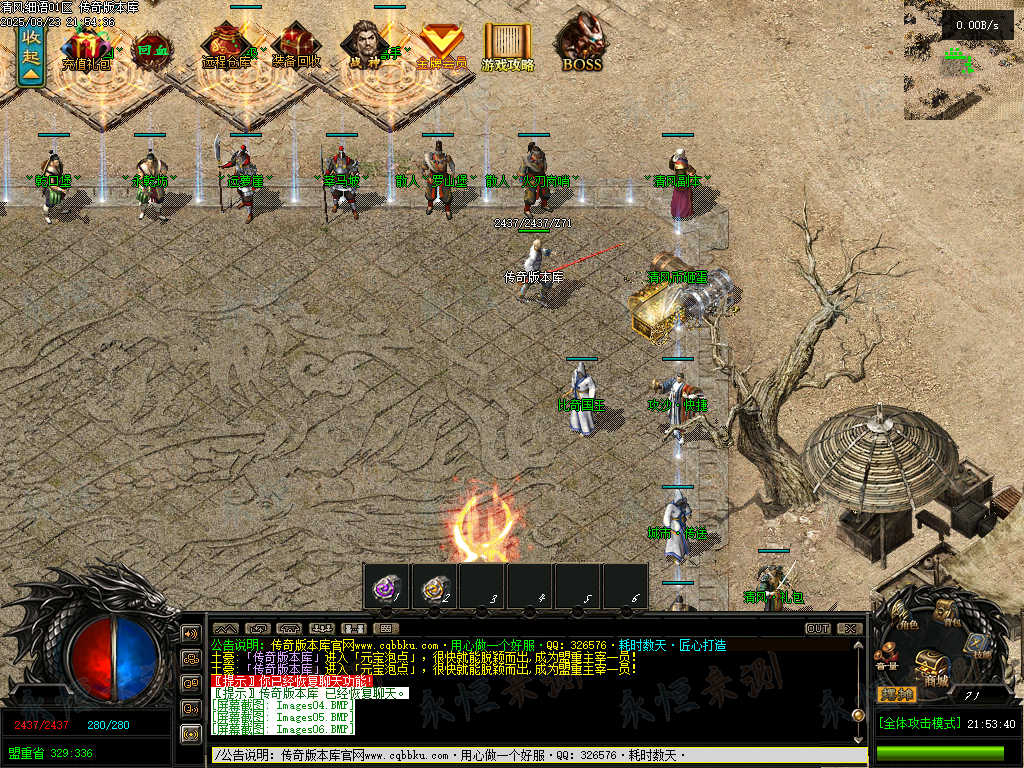Collapse the top menu with 收起 button
The height and width of the screenshot is (768, 1024).
point(31,56)
